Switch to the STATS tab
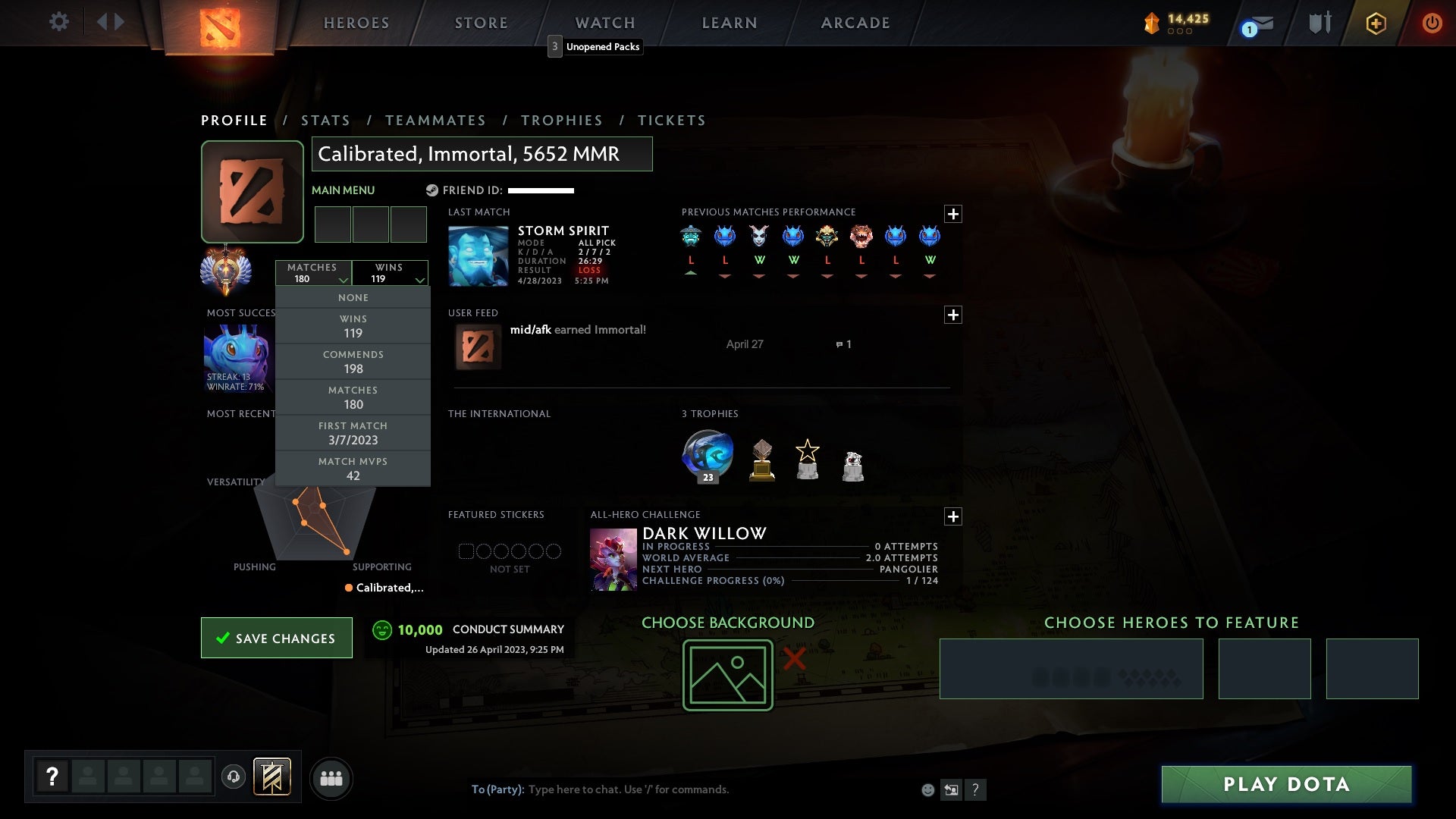The image size is (1456, 819). pos(325,120)
